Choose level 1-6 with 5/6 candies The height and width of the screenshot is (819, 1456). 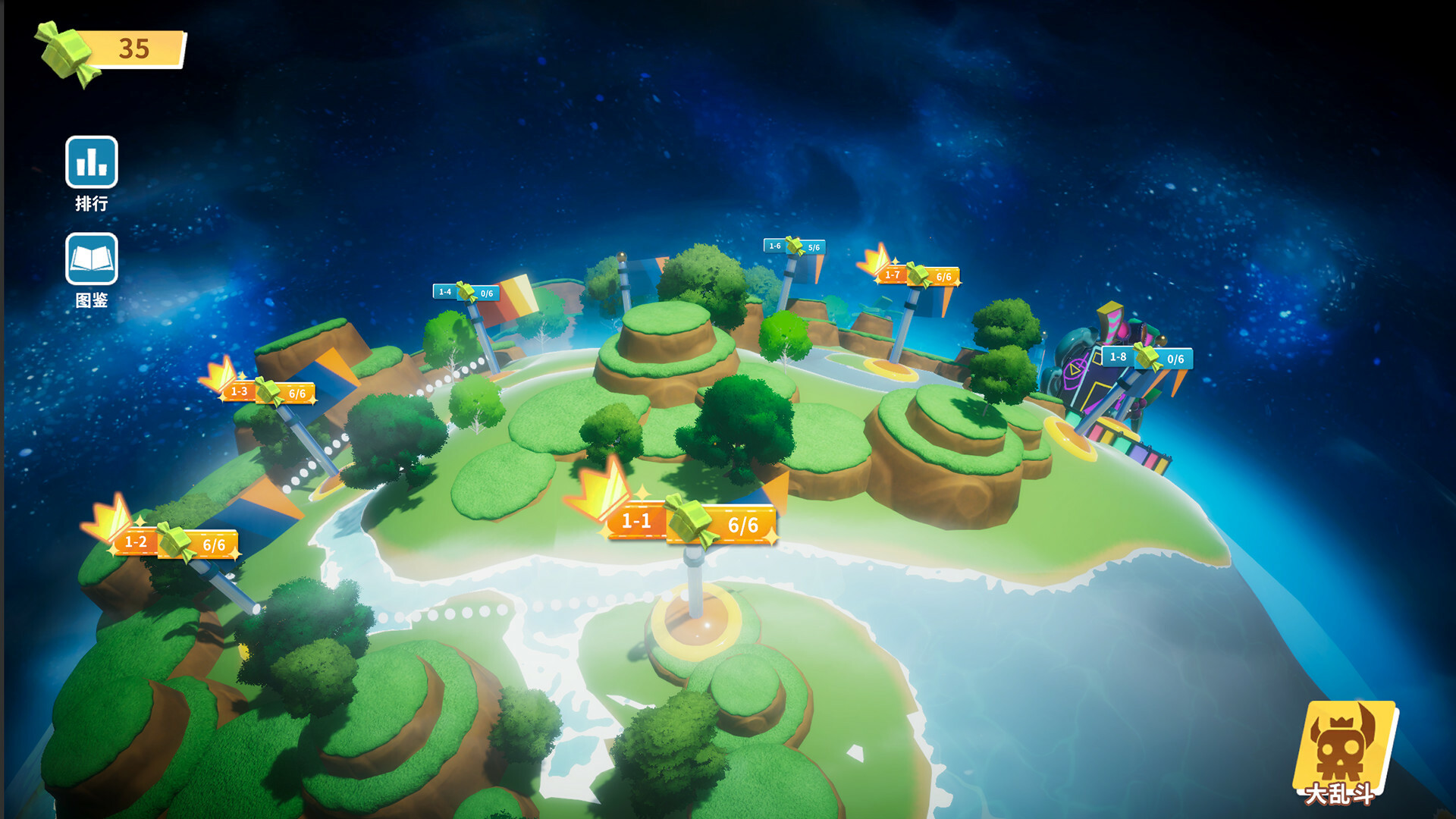pos(794,246)
